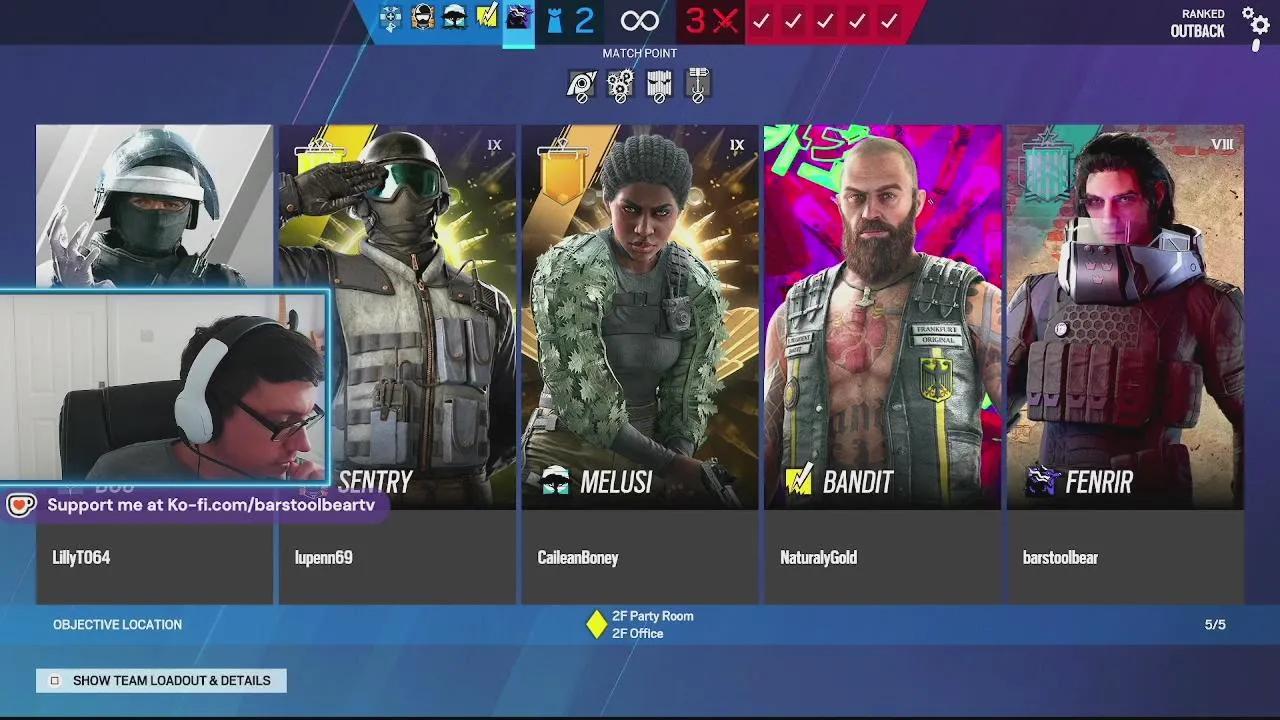Toggle the first red round-win checkmark

point(762,20)
